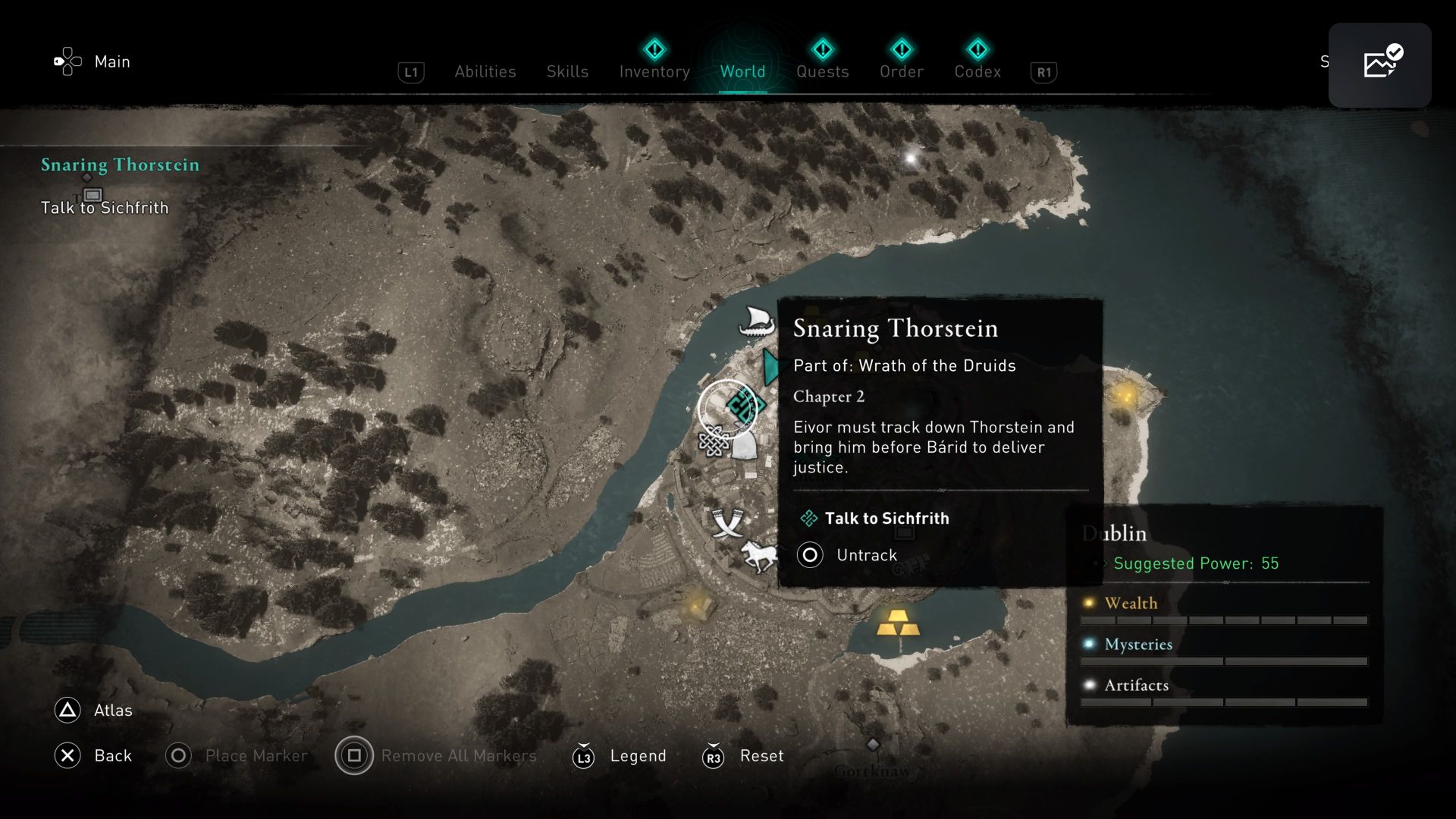Image resolution: width=1456 pixels, height=819 pixels.
Task: Untrack the Snaring Thorstein quest
Action: click(x=867, y=554)
